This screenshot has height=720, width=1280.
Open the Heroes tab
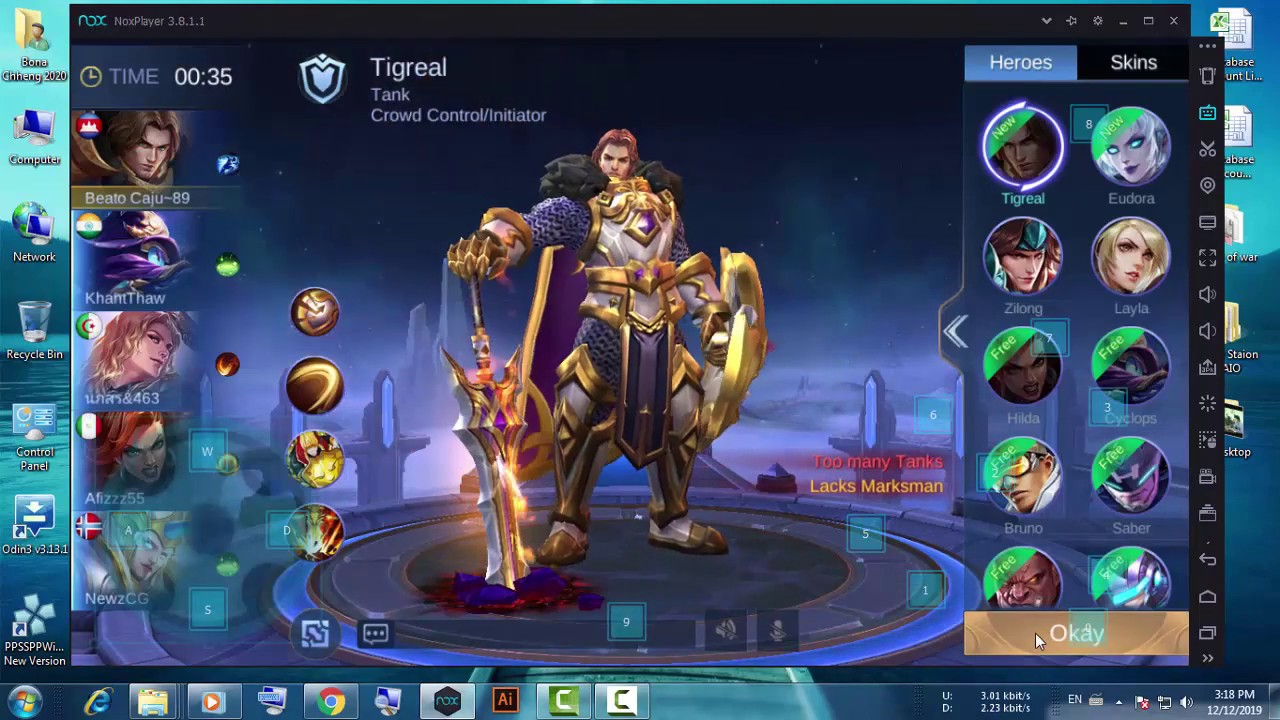(x=1020, y=63)
